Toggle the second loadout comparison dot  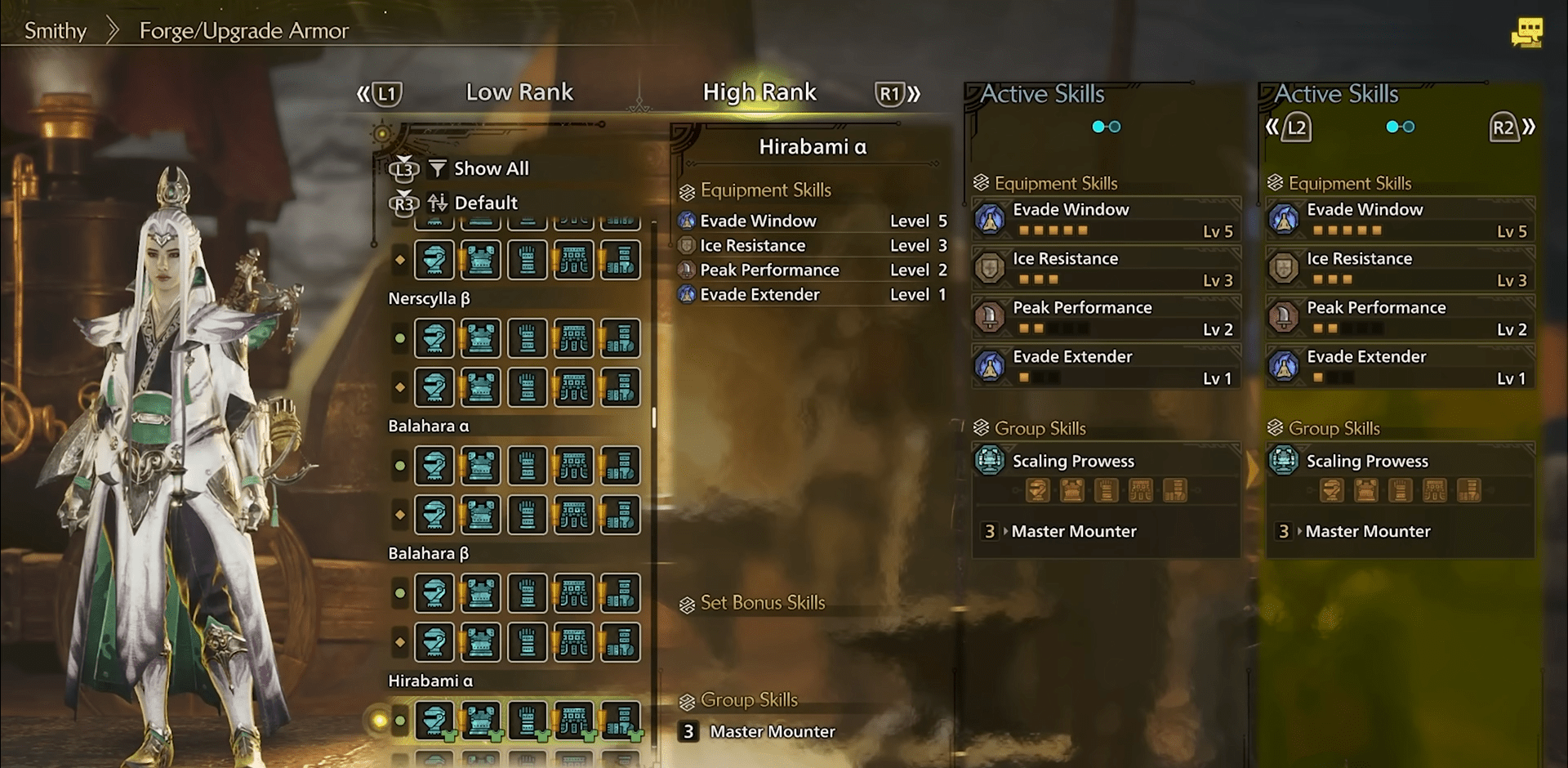click(1117, 127)
